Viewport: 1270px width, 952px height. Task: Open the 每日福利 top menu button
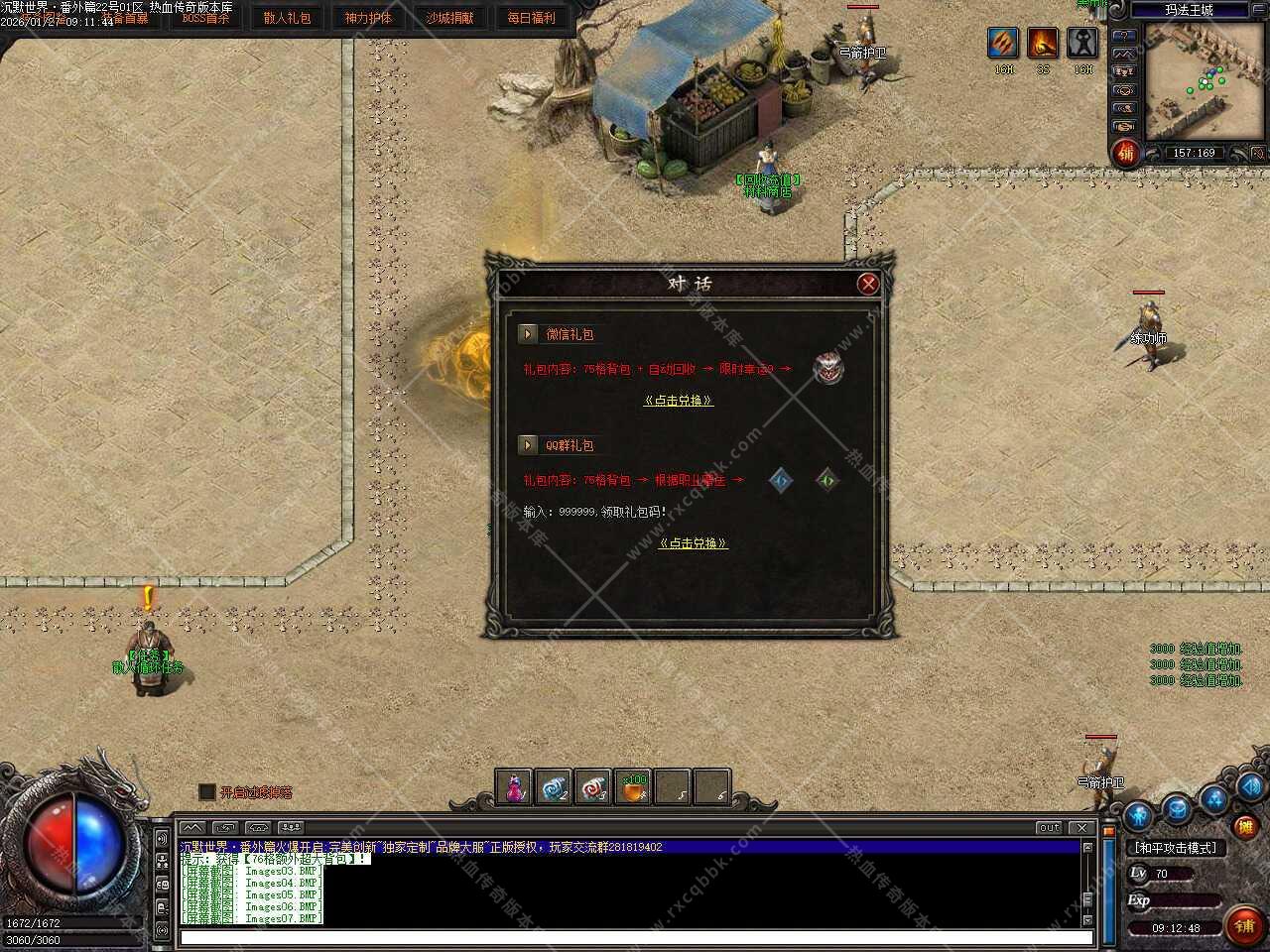(x=531, y=18)
